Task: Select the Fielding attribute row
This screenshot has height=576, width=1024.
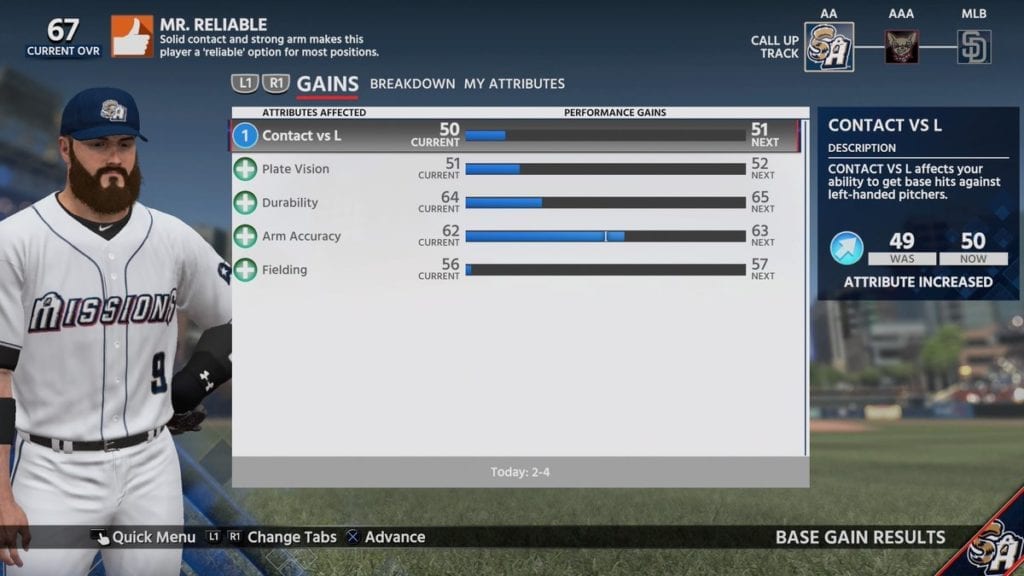Action: [x=515, y=270]
